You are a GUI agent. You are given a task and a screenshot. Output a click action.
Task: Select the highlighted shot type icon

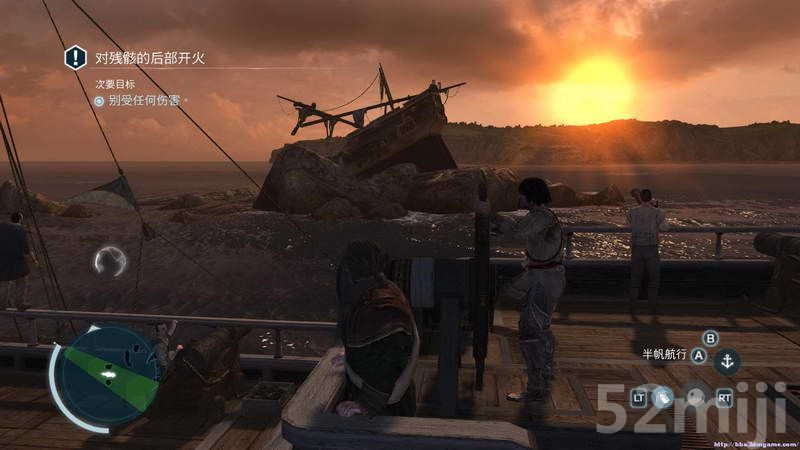pos(661,397)
